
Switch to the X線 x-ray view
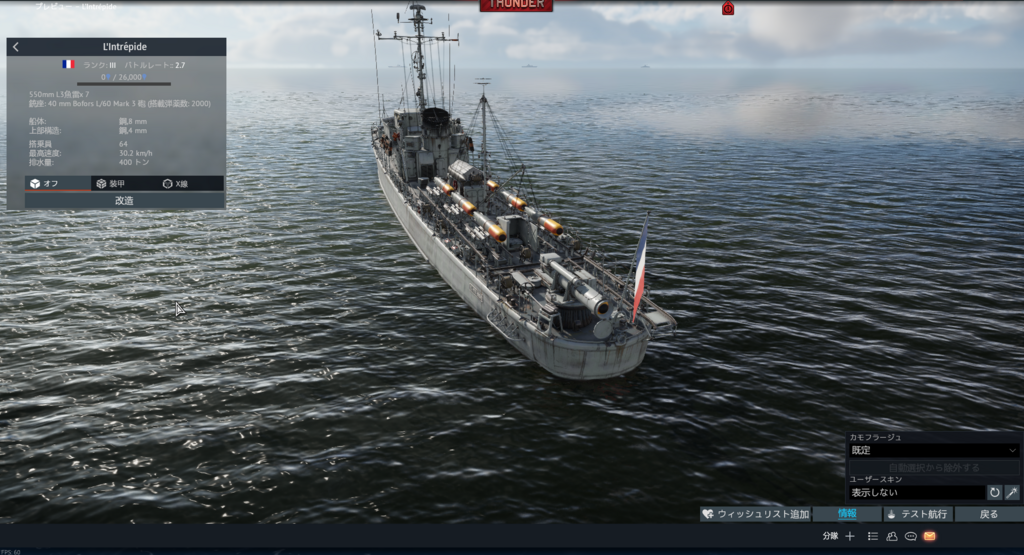click(176, 184)
